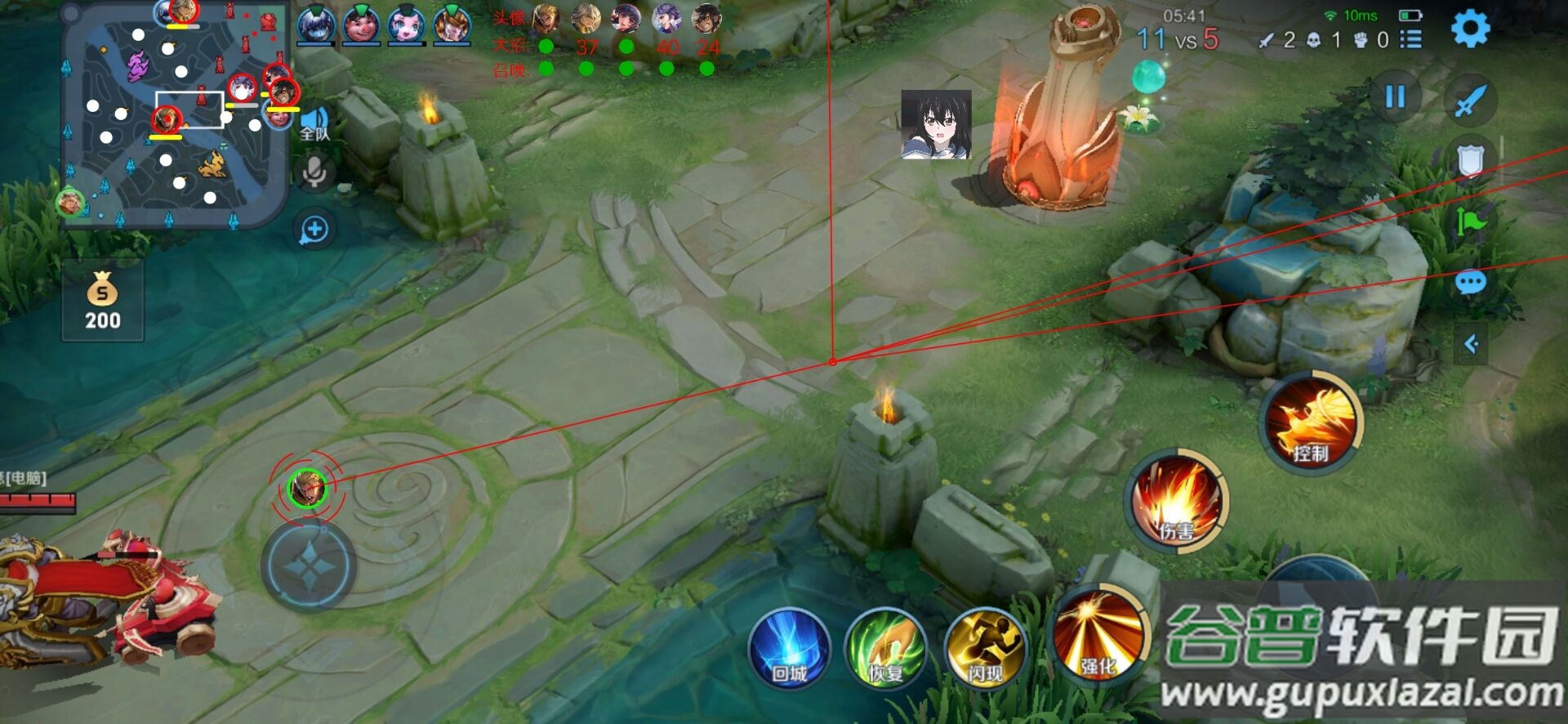Screen dimensions: 1568x724
Task: Cast the 闪现 flash spell
Action: coord(985,649)
